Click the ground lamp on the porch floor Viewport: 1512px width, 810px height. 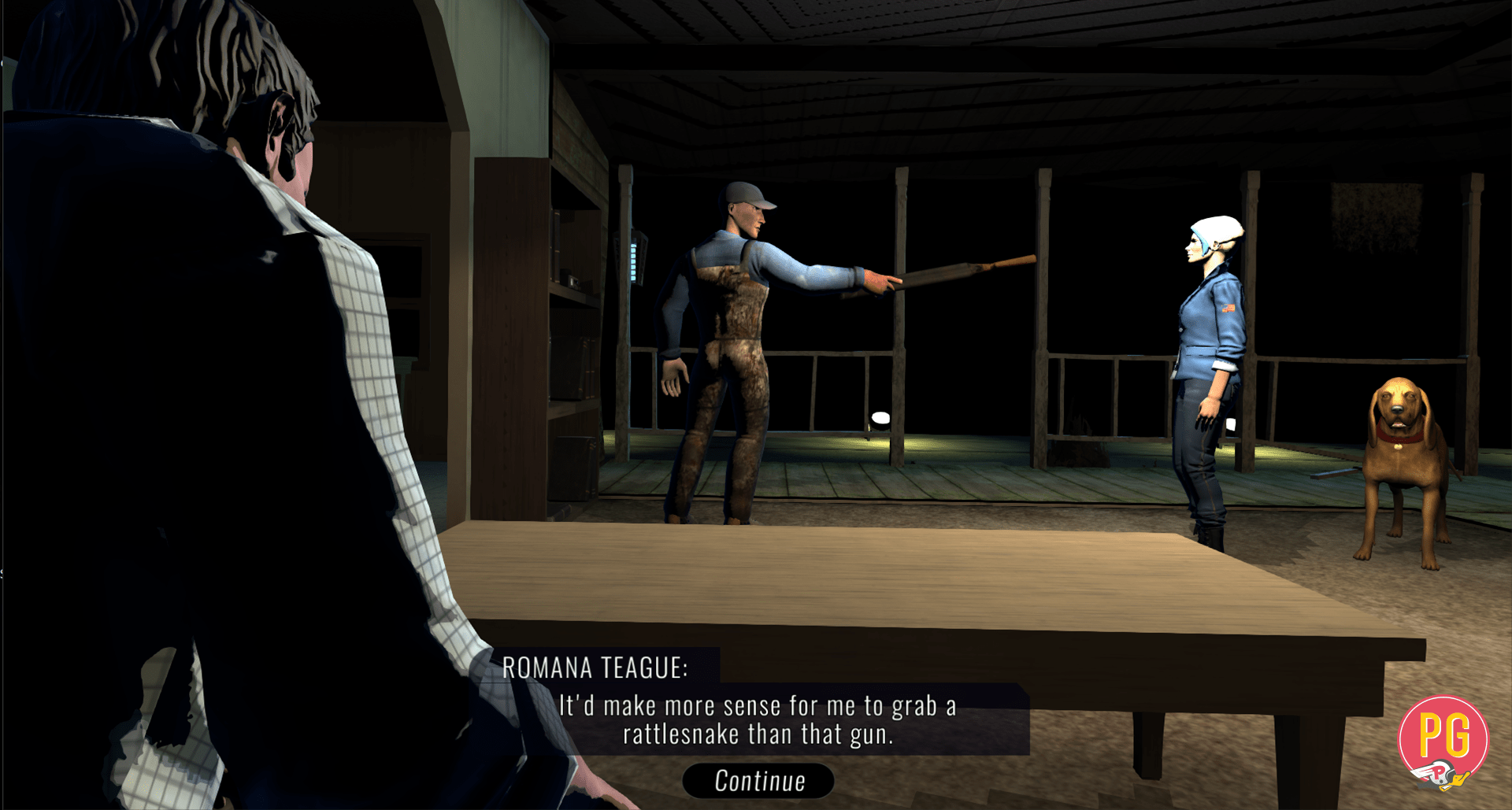click(x=880, y=417)
